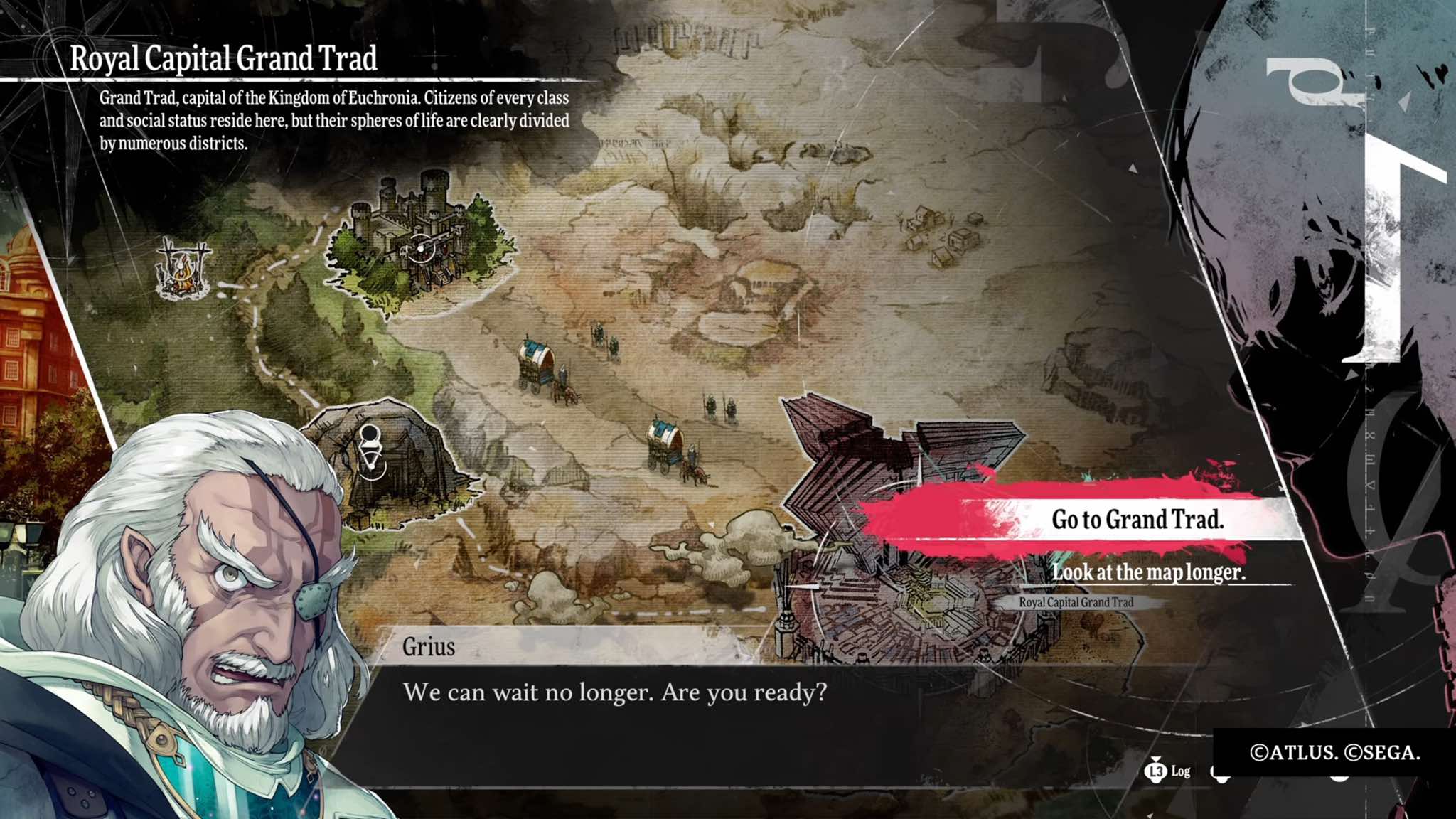The width and height of the screenshot is (1456, 819).
Task: Click the castle location marker on the map
Action: click(421, 248)
